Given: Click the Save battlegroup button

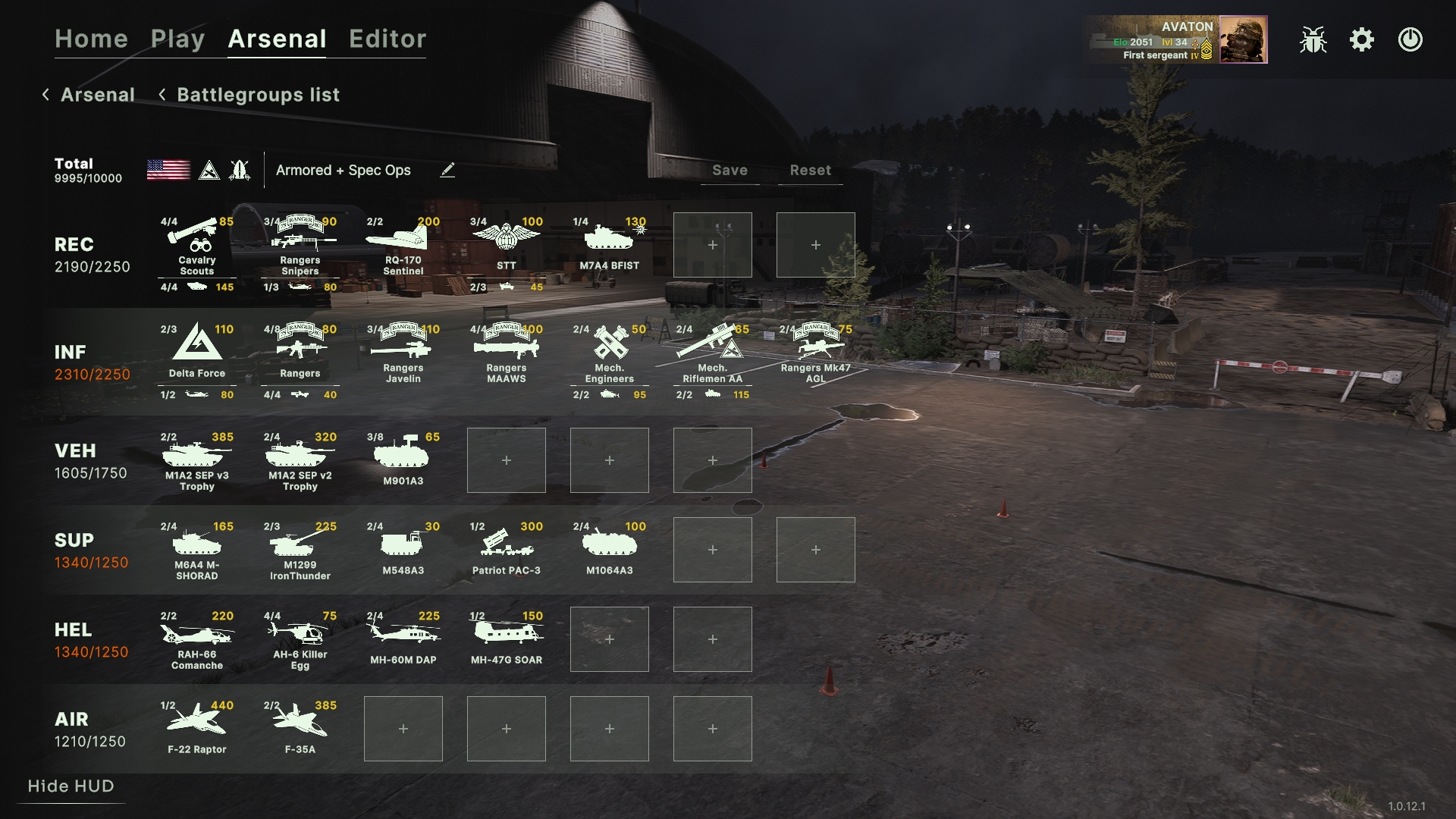Looking at the screenshot, I should pyautogui.click(x=730, y=171).
